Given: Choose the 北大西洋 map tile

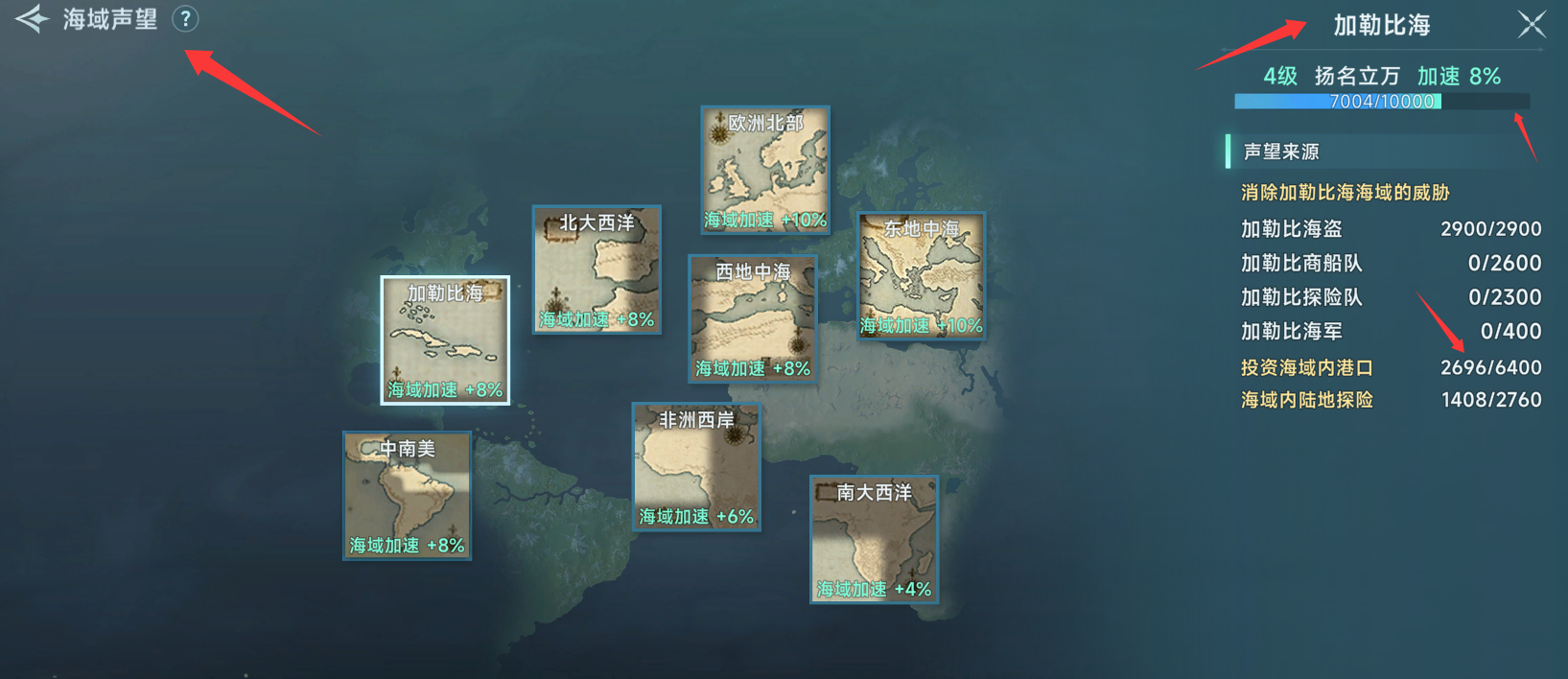Looking at the screenshot, I should coord(597,269).
